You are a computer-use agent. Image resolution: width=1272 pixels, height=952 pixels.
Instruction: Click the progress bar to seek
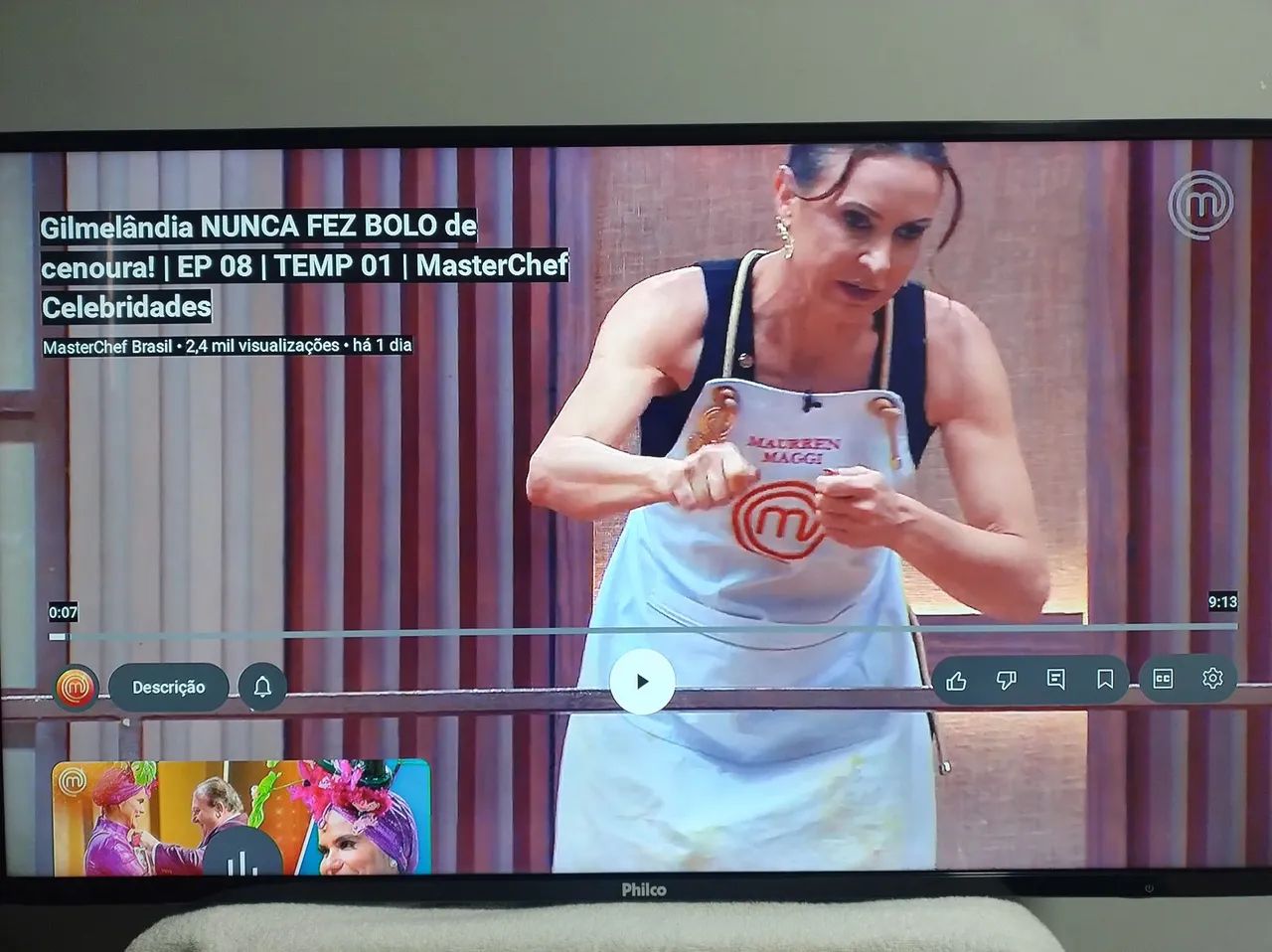point(636,630)
